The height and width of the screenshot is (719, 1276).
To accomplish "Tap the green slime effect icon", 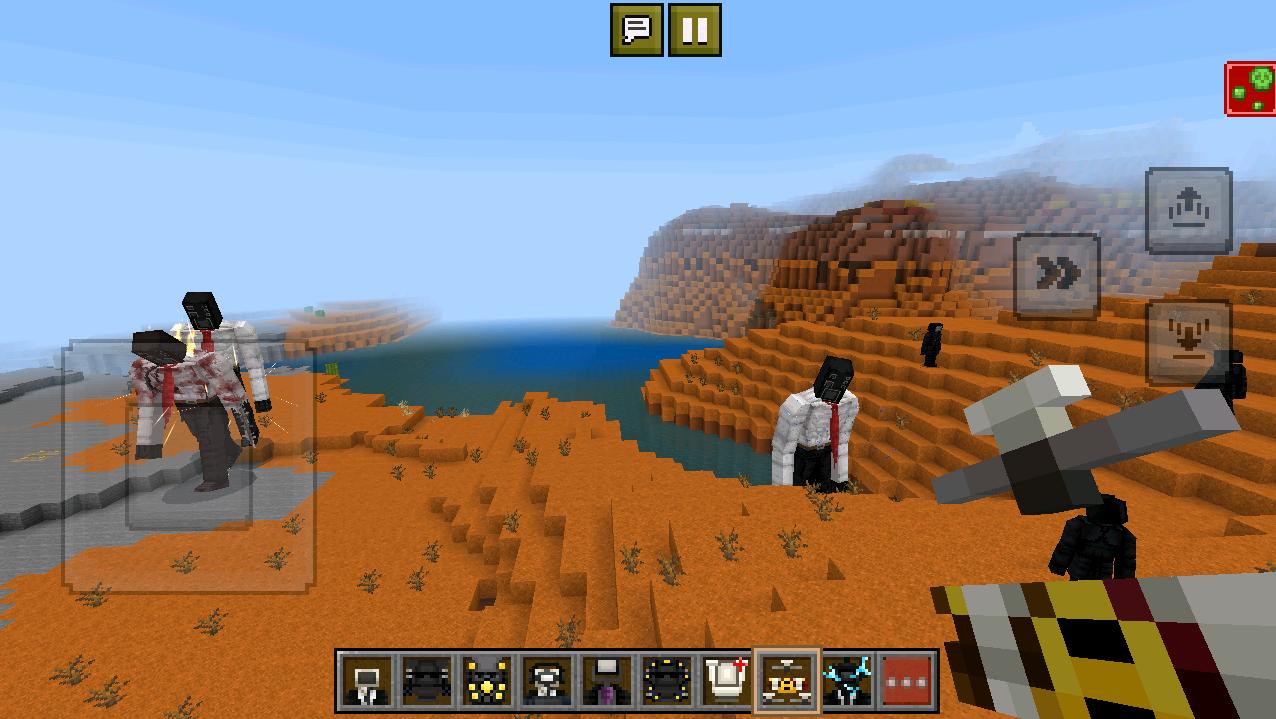I will coord(1250,89).
